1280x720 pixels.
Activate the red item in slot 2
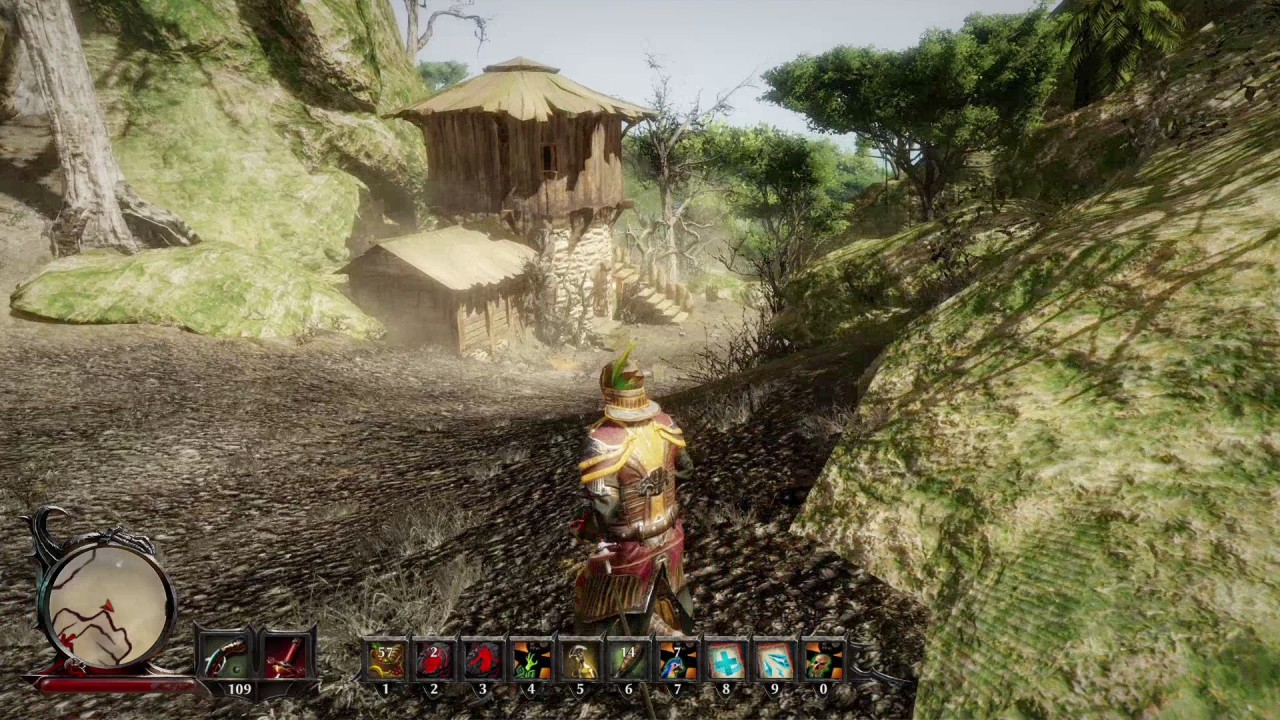click(434, 661)
